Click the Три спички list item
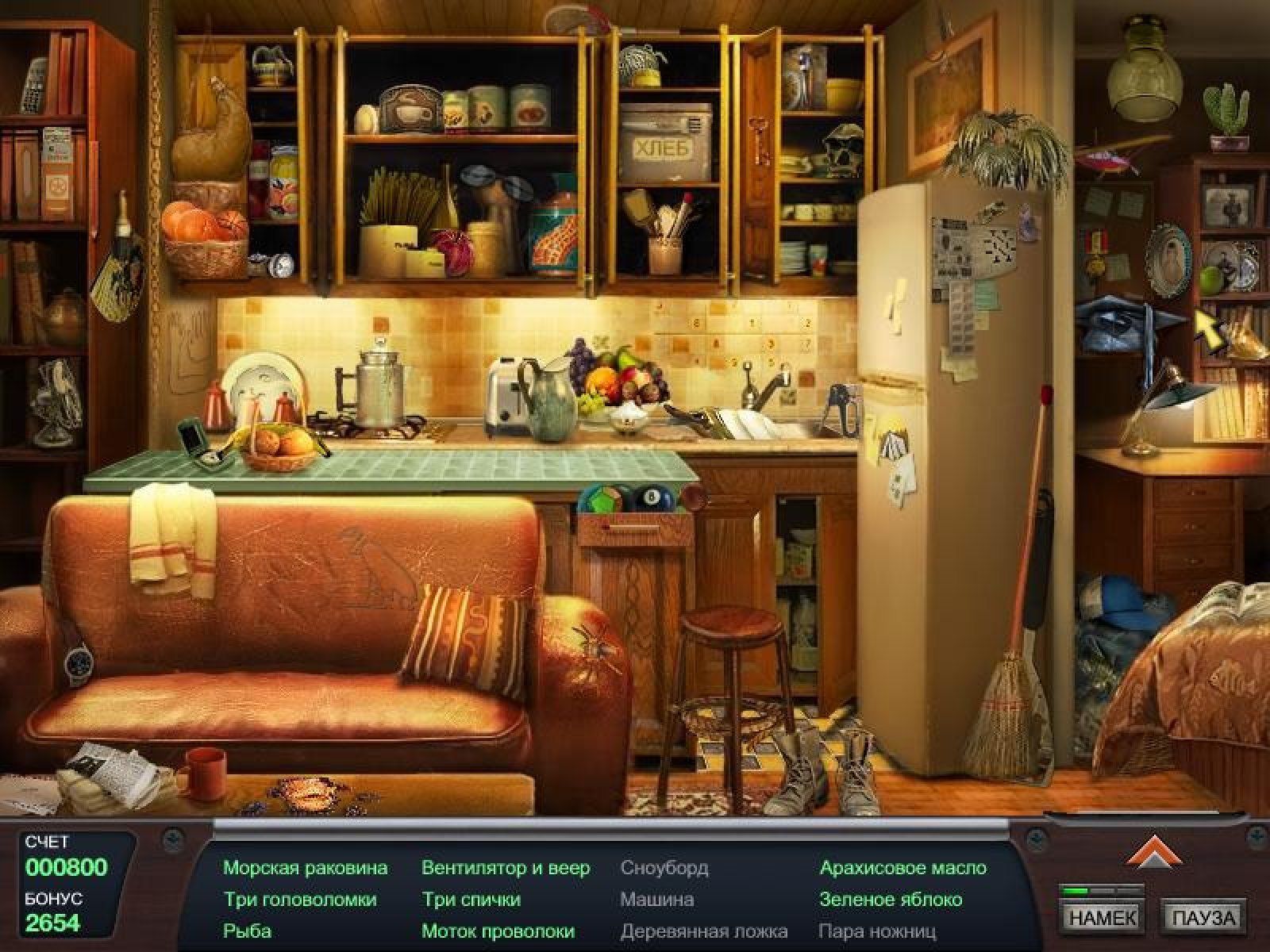Image resolution: width=1270 pixels, height=952 pixels. [x=471, y=900]
